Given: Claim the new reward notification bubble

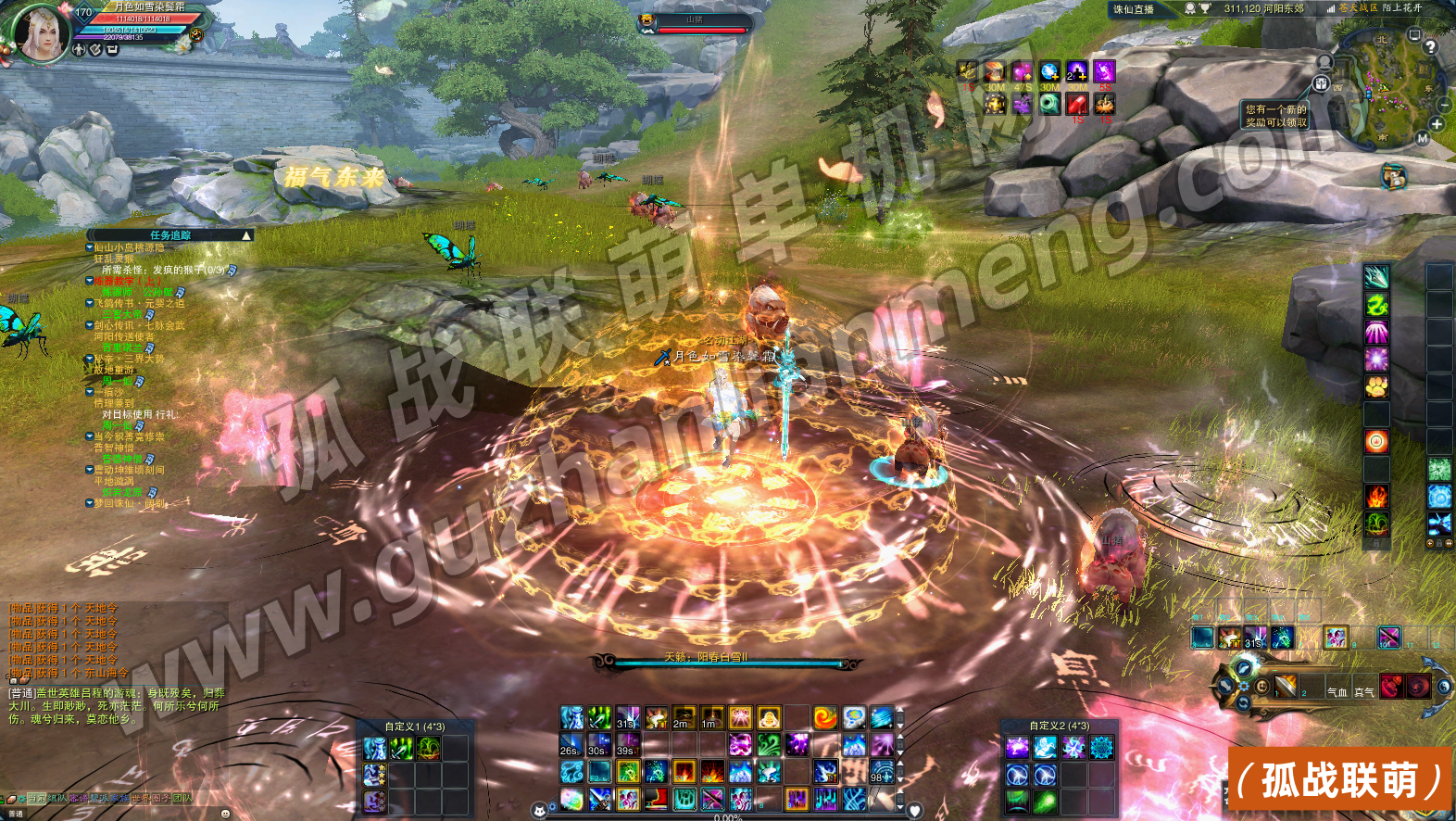Looking at the screenshot, I should click(x=1275, y=116).
